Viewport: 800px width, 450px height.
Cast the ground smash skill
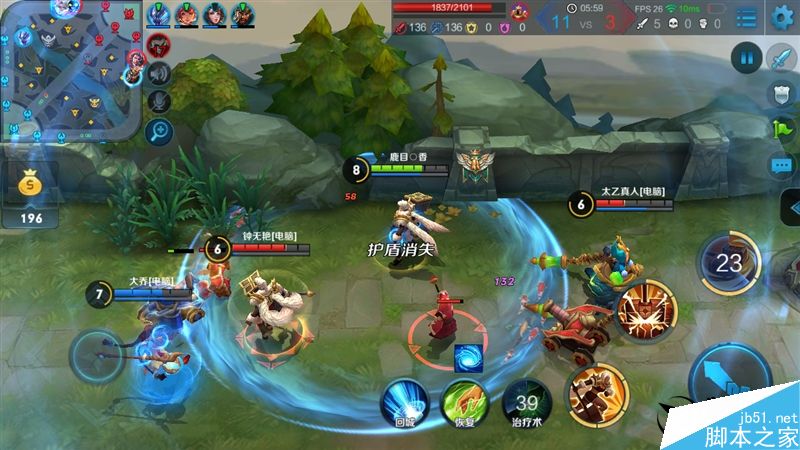click(645, 308)
